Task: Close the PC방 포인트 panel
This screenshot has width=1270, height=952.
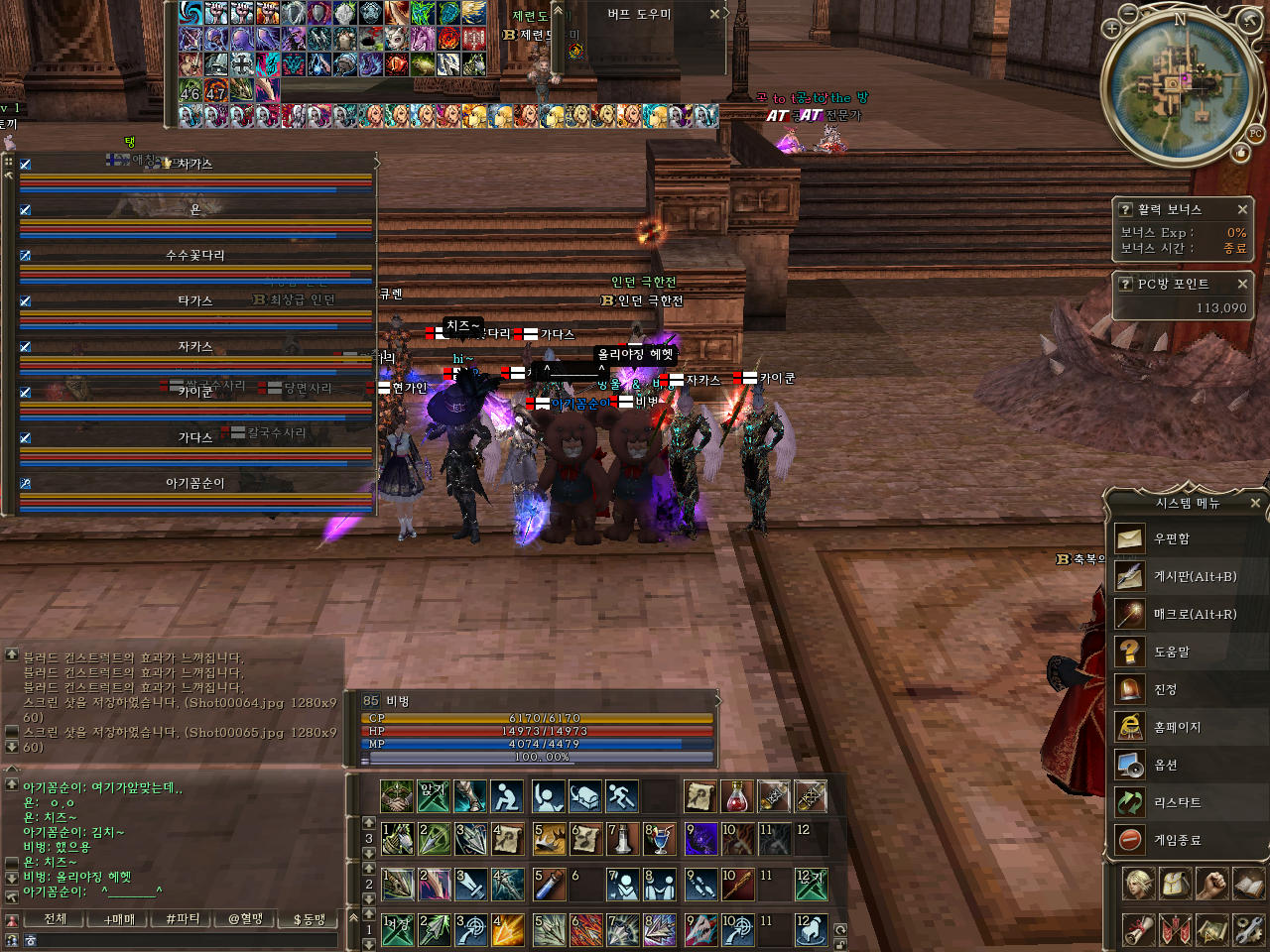Action: click(1242, 284)
